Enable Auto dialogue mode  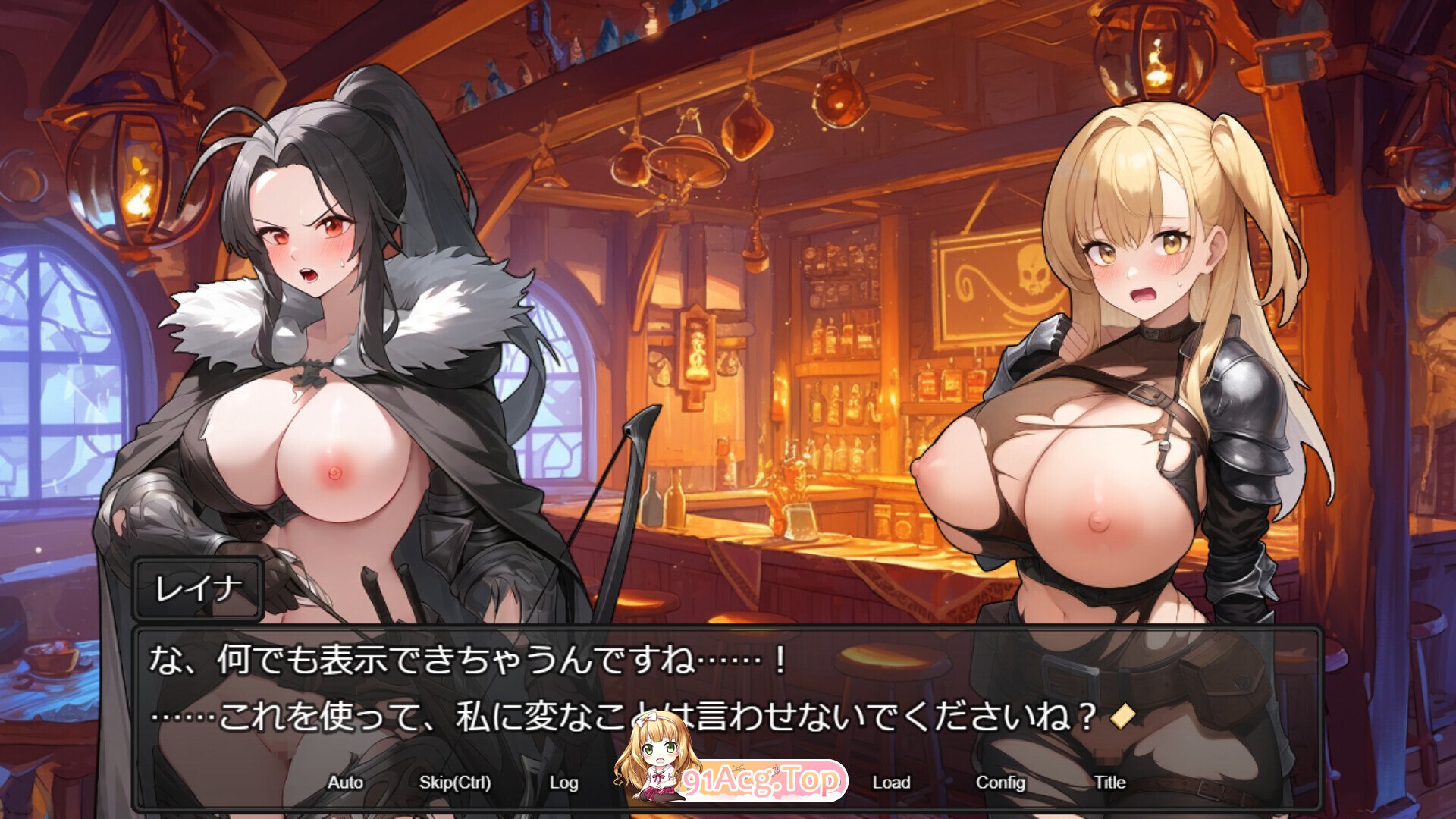pos(345,783)
